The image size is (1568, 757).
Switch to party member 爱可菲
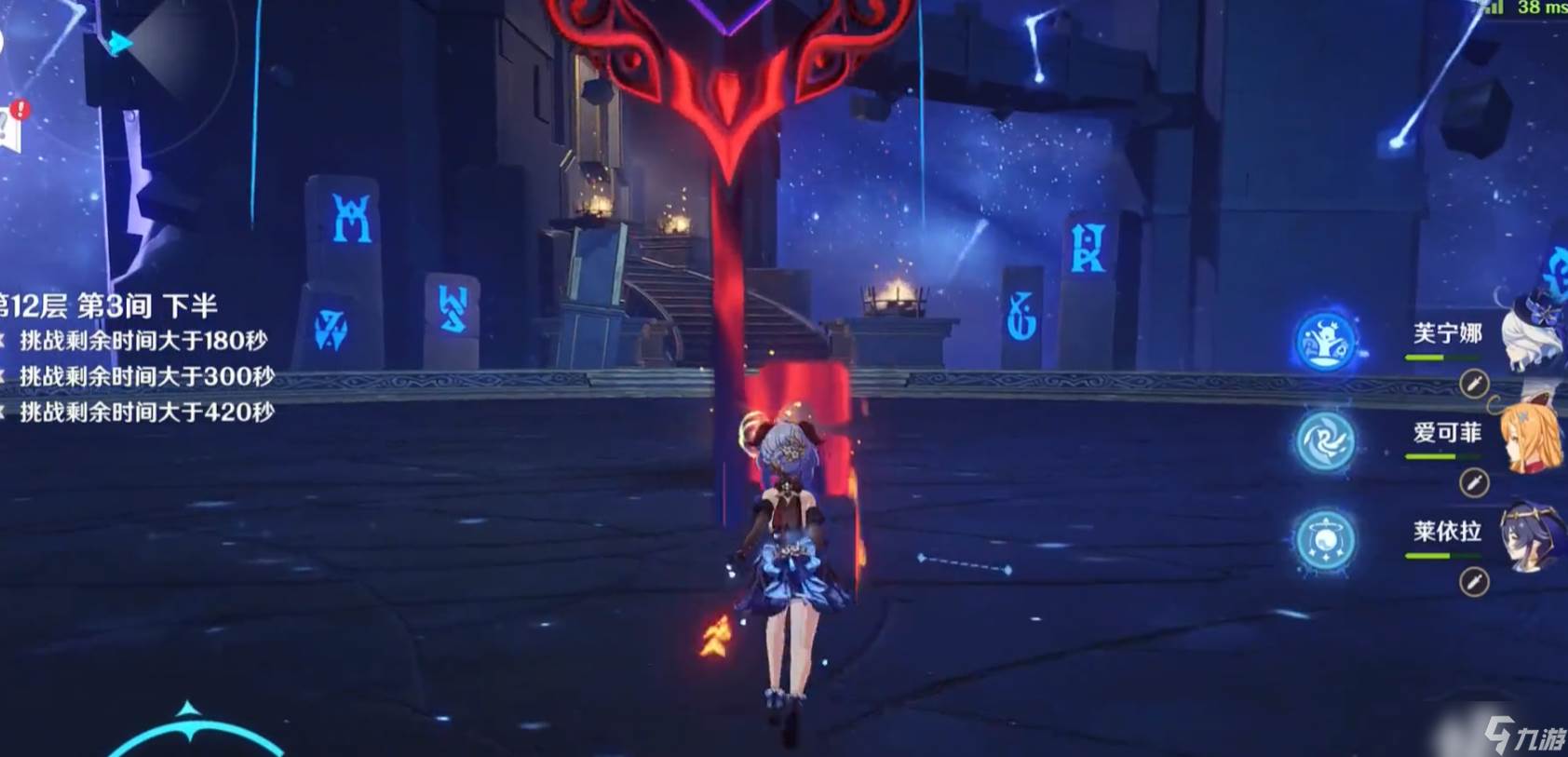pos(1532,437)
